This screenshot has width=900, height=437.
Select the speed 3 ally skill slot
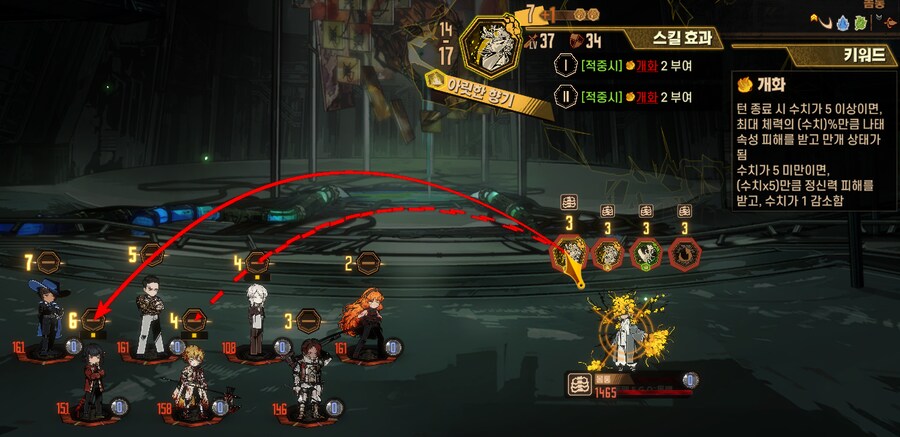tap(308, 322)
